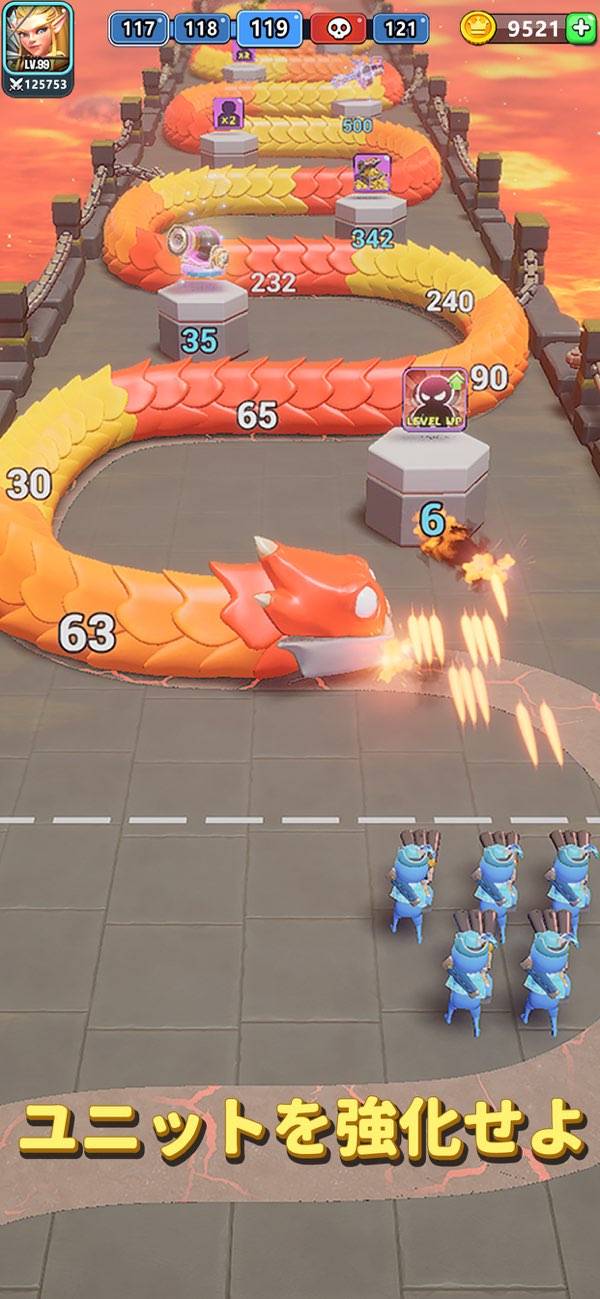Image resolution: width=600 pixels, height=1299 pixels.
Task: Tap the green plus to add coins
Action: coord(580,28)
